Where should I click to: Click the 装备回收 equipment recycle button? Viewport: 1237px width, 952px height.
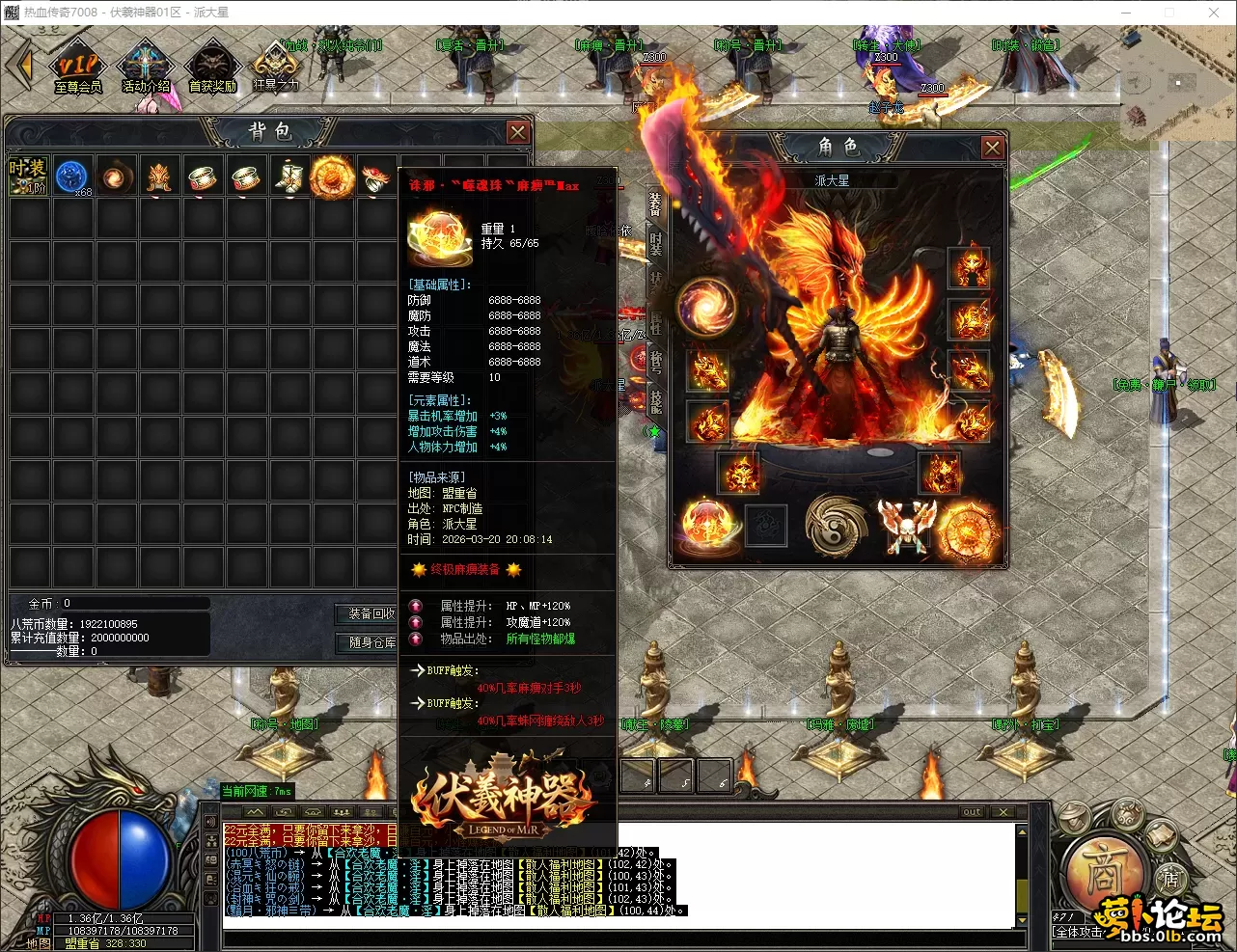(371, 613)
